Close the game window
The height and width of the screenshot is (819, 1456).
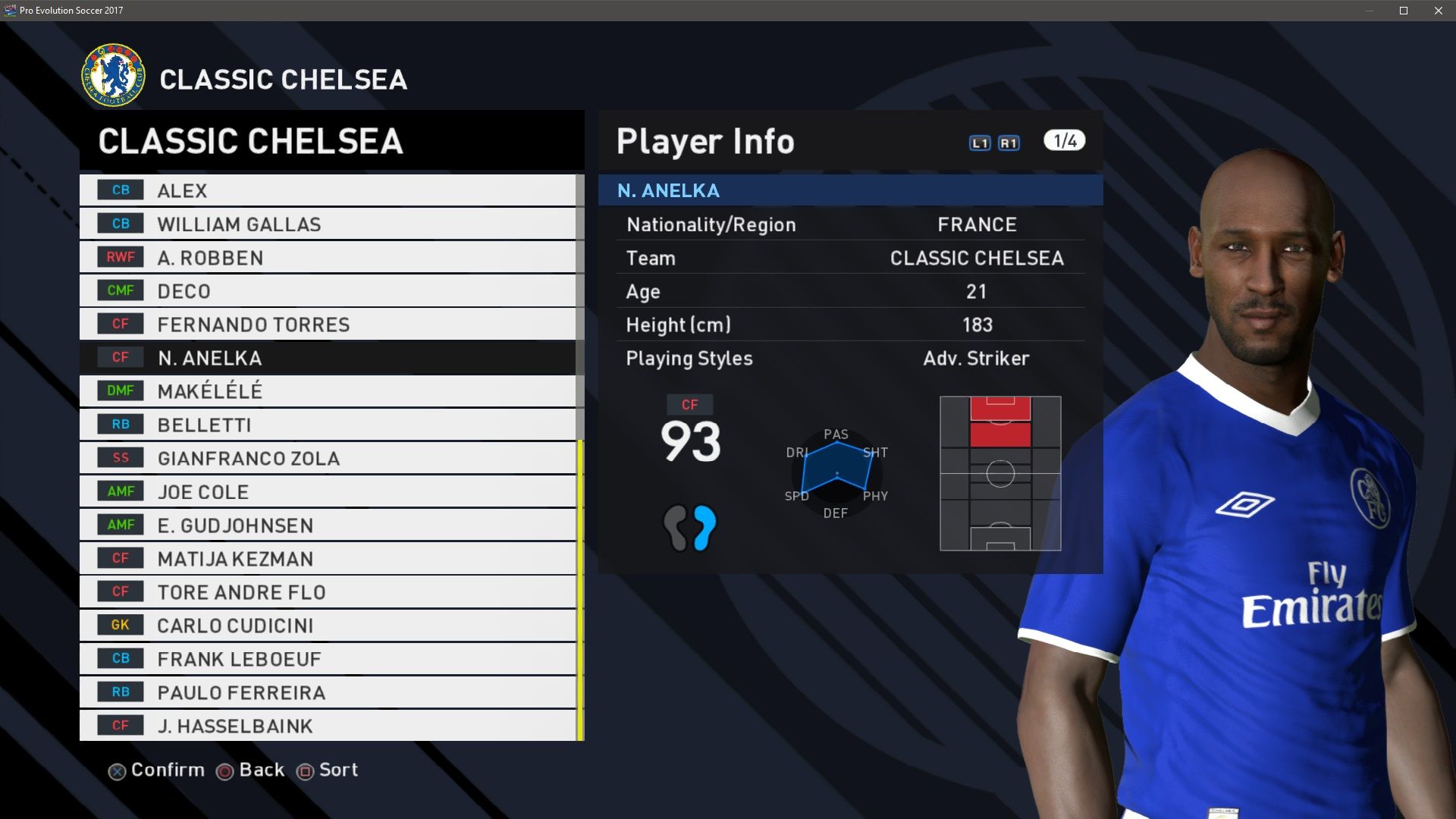click(1439, 11)
